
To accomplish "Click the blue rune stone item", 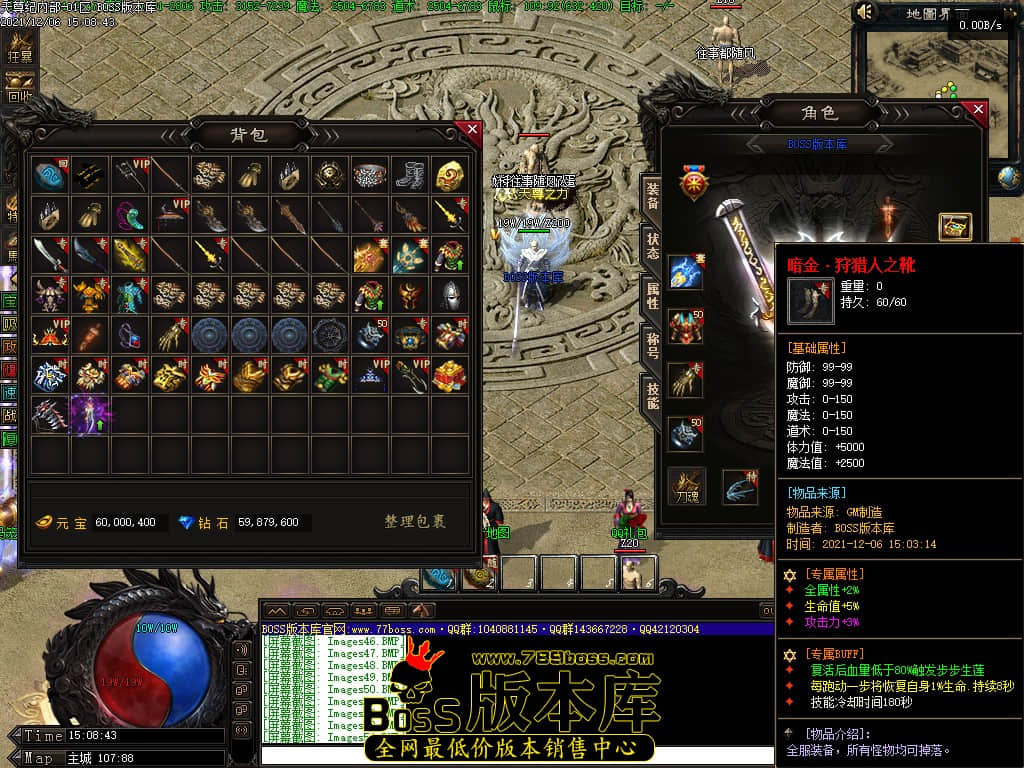I will click(x=50, y=175).
